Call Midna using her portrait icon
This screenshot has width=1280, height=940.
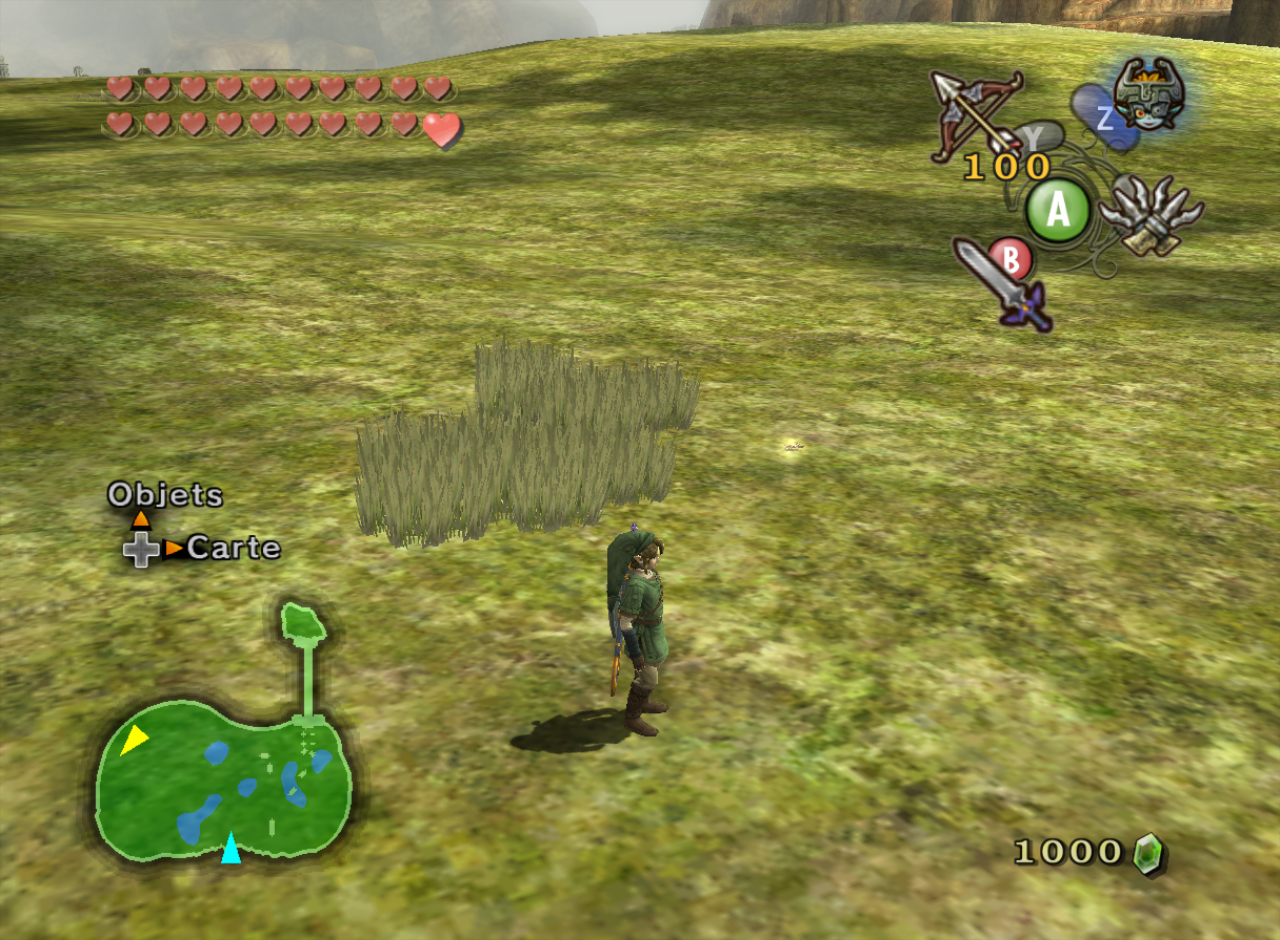pos(1148,93)
